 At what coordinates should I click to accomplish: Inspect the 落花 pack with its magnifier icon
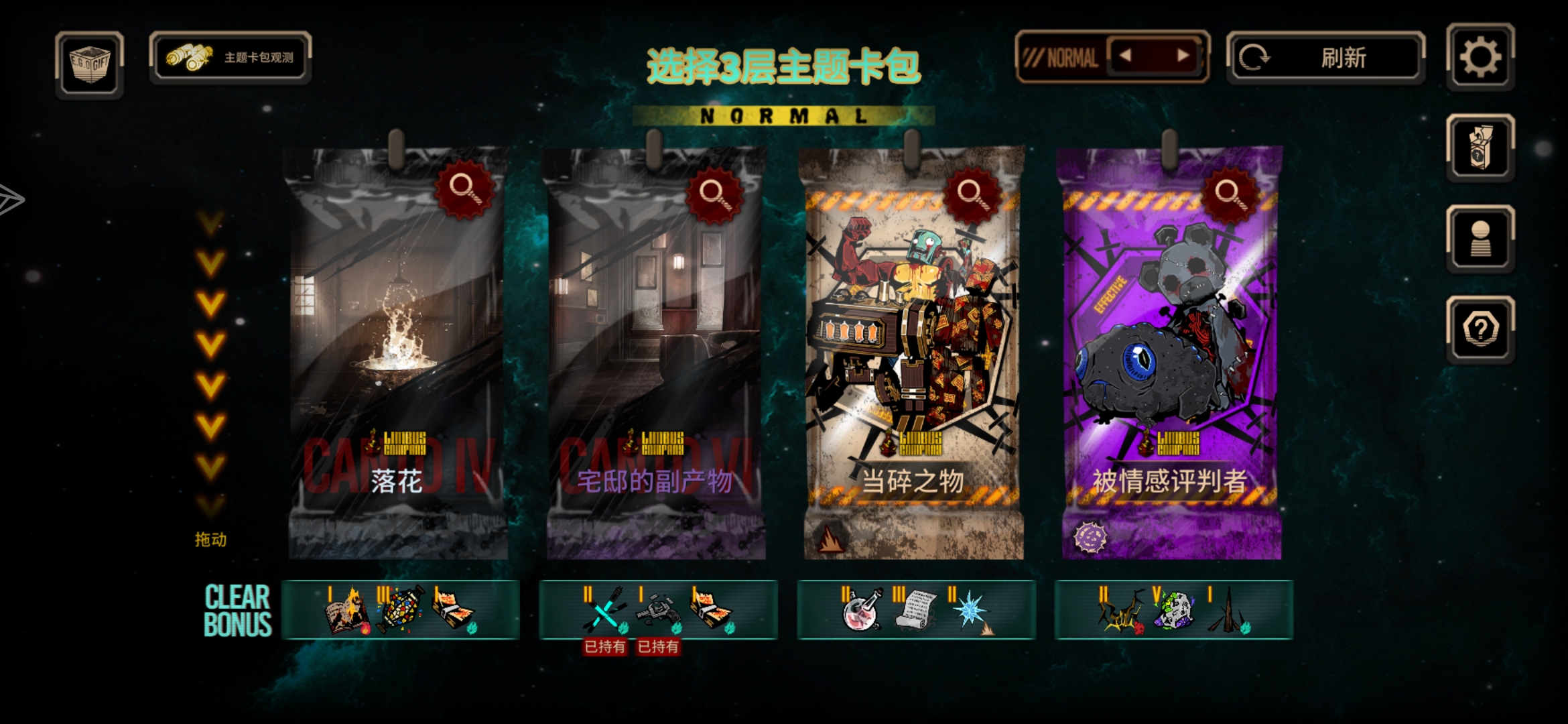[x=466, y=192]
